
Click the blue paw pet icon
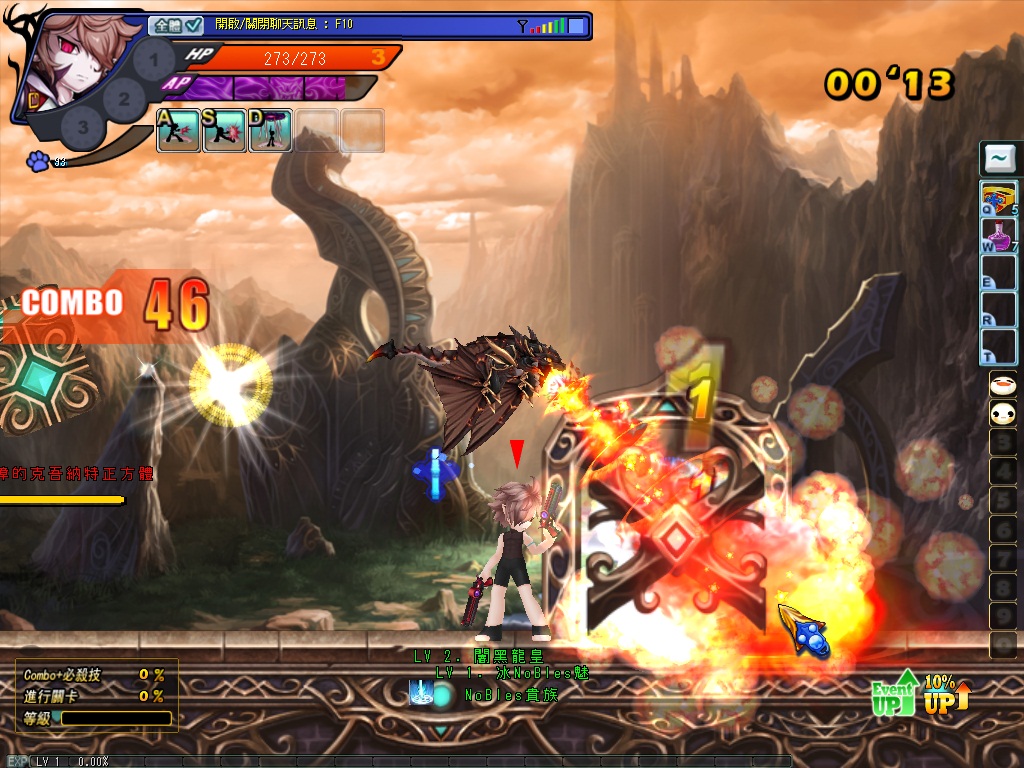point(39,161)
